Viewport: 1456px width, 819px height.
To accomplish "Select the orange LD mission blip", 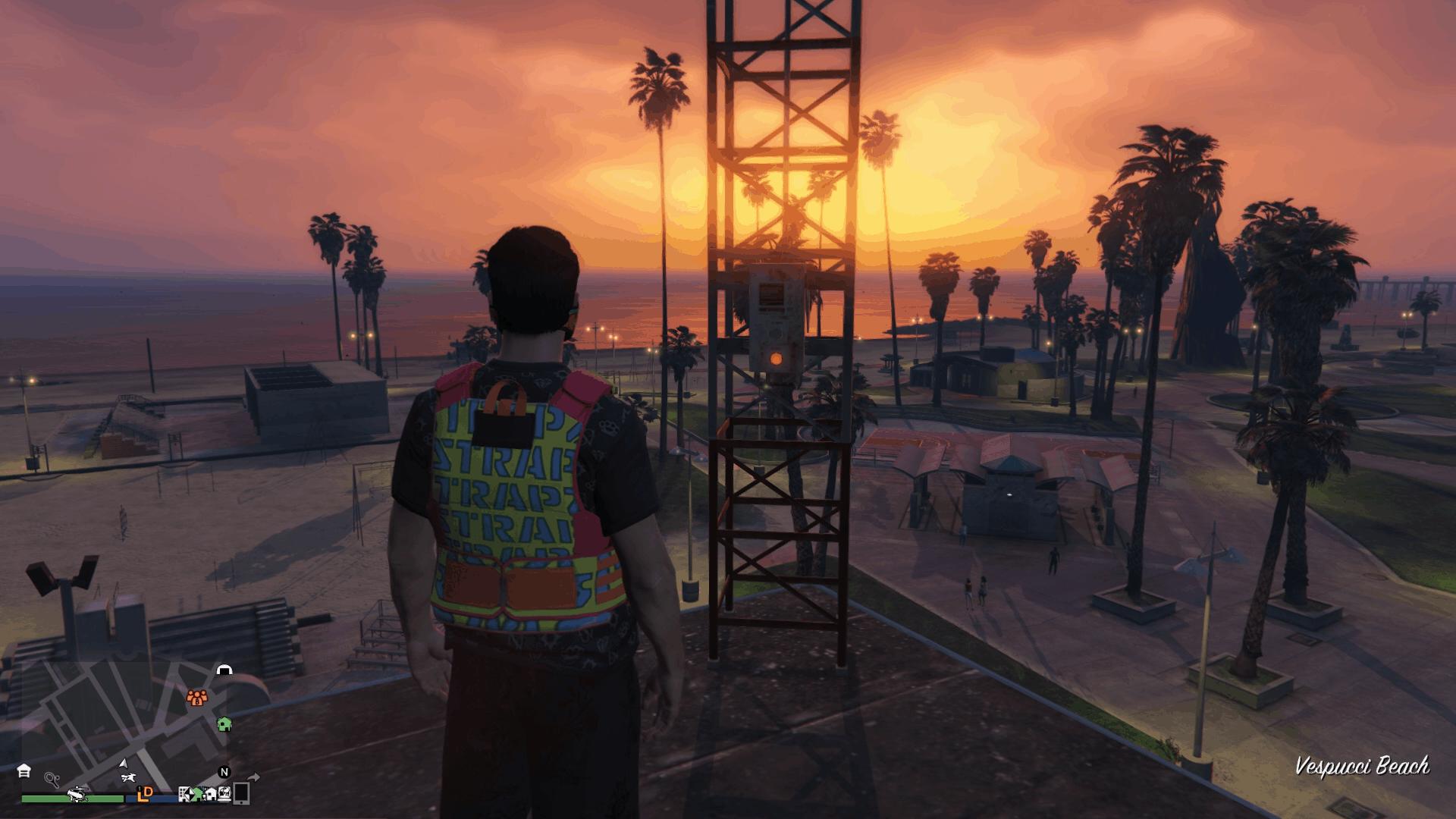I will [x=145, y=793].
